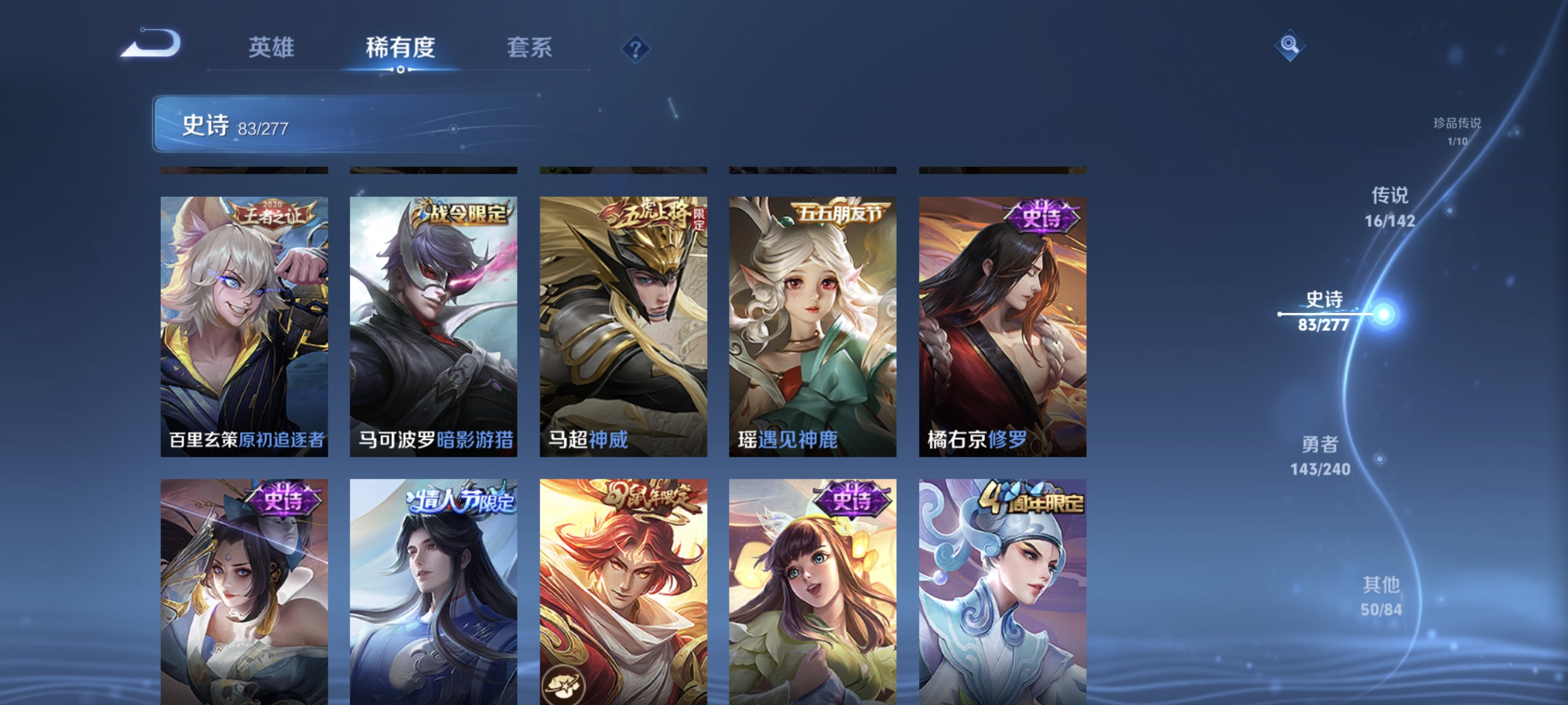Open the help question mark icon
1568x705 pixels.
(x=634, y=49)
